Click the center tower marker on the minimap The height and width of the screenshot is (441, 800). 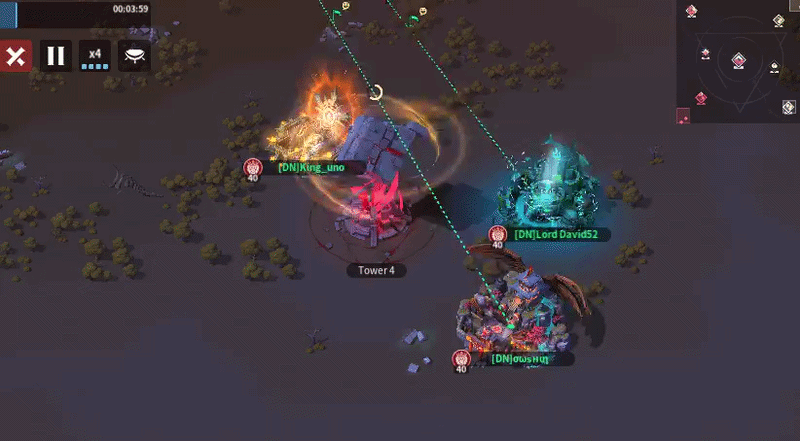point(738,60)
